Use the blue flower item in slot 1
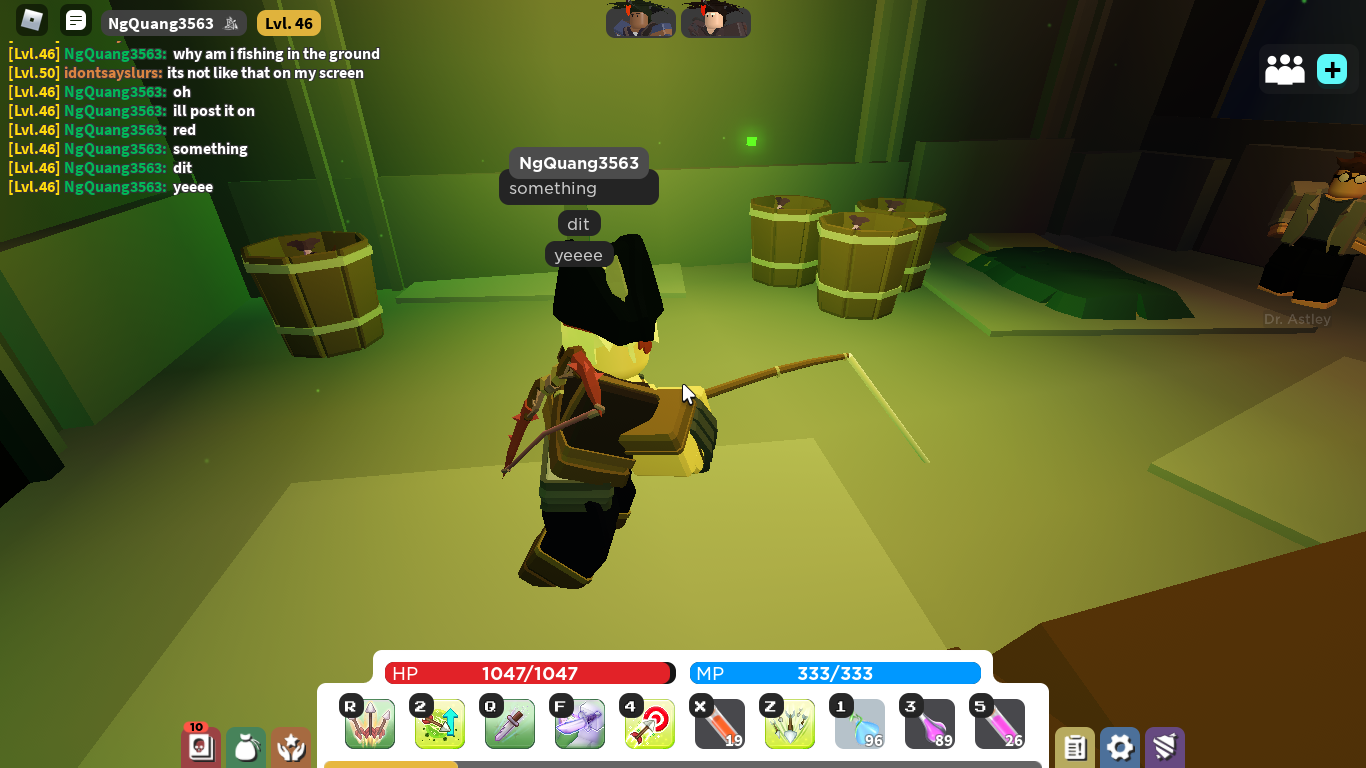The width and height of the screenshot is (1366, 768). [859, 723]
